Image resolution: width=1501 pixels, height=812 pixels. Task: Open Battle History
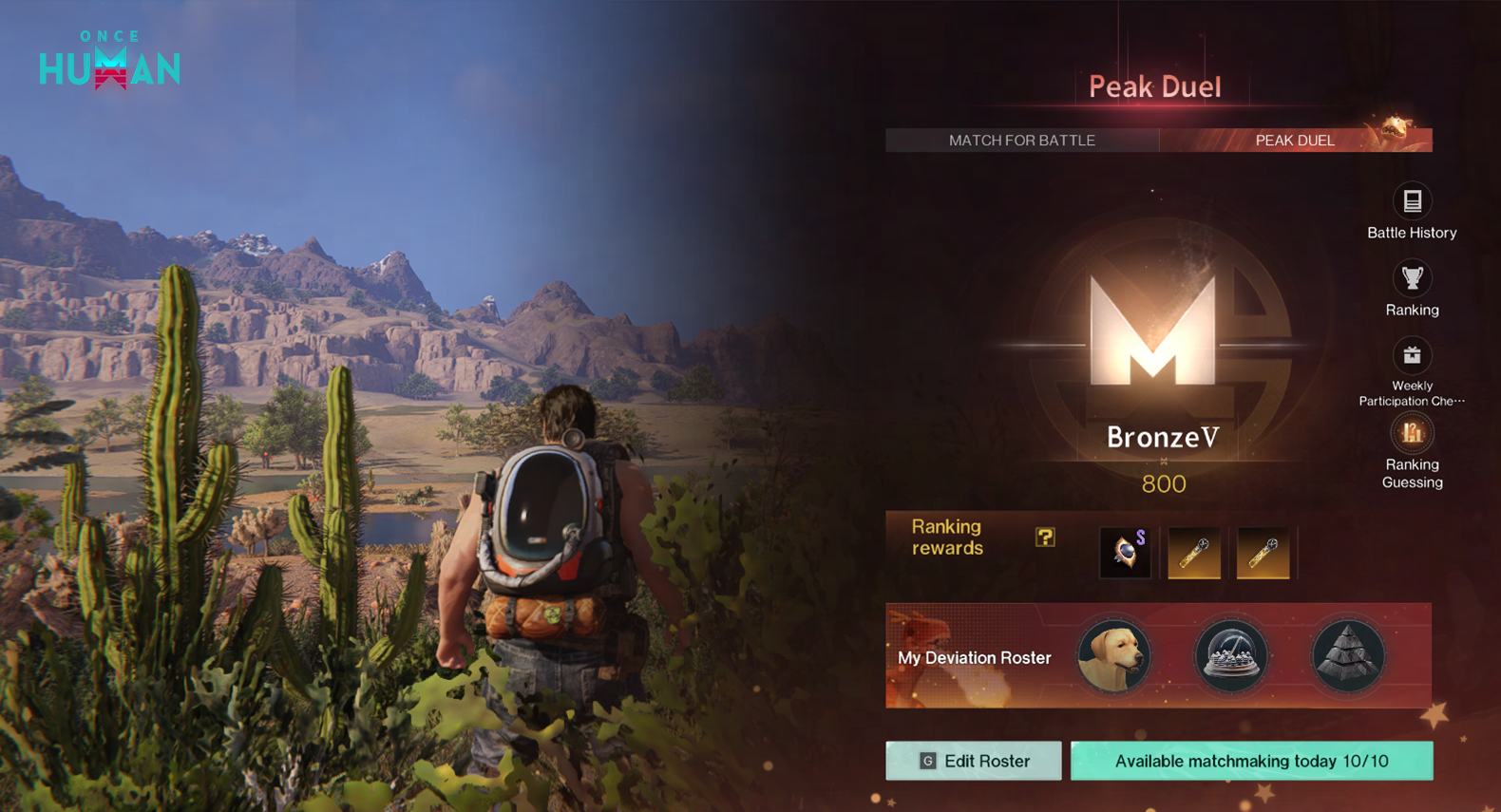coord(1412,201)
